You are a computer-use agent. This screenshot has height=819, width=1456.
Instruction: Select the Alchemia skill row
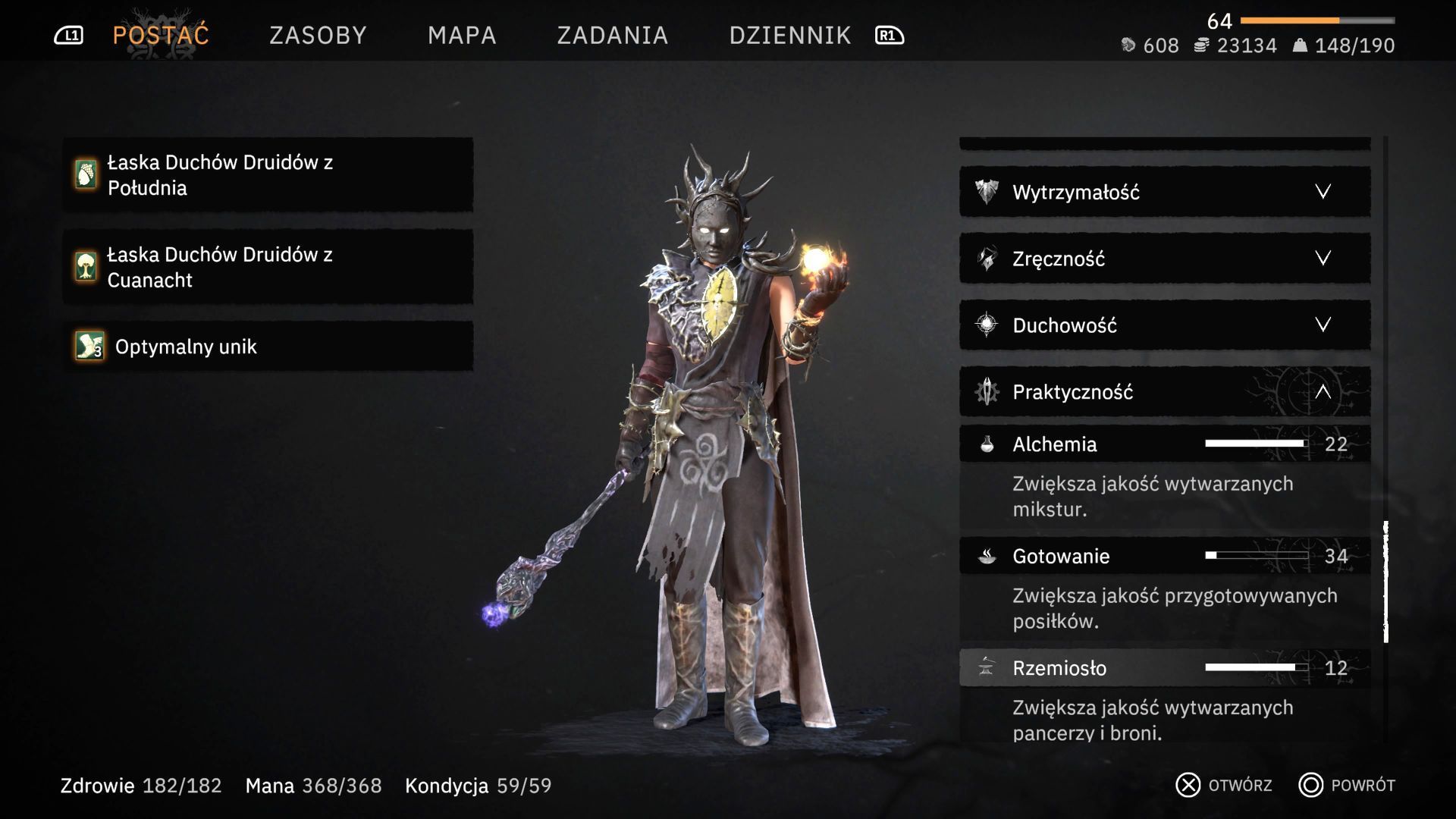coord(1164,444)
